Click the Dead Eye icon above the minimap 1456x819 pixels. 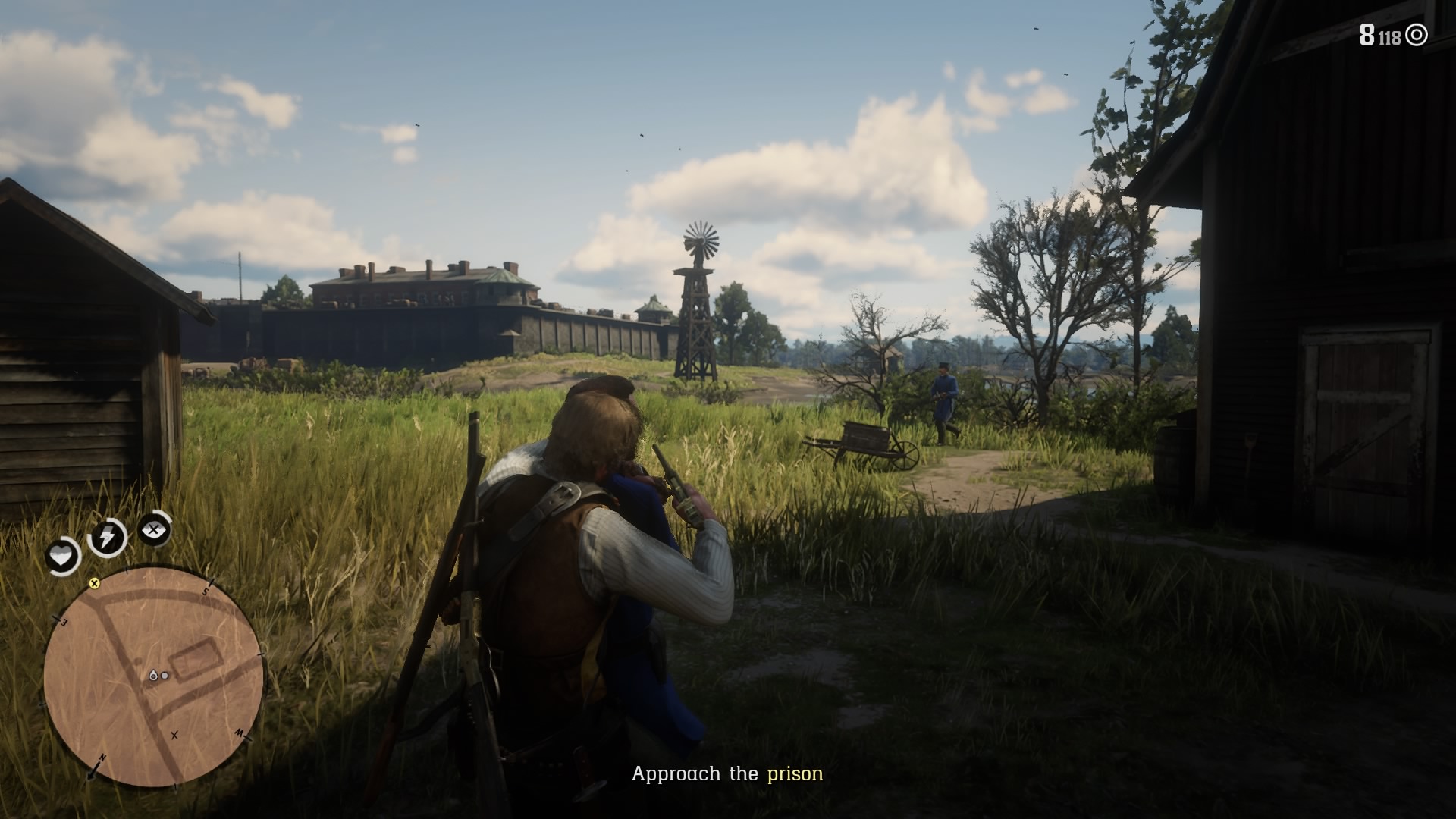tap(153, 530)
